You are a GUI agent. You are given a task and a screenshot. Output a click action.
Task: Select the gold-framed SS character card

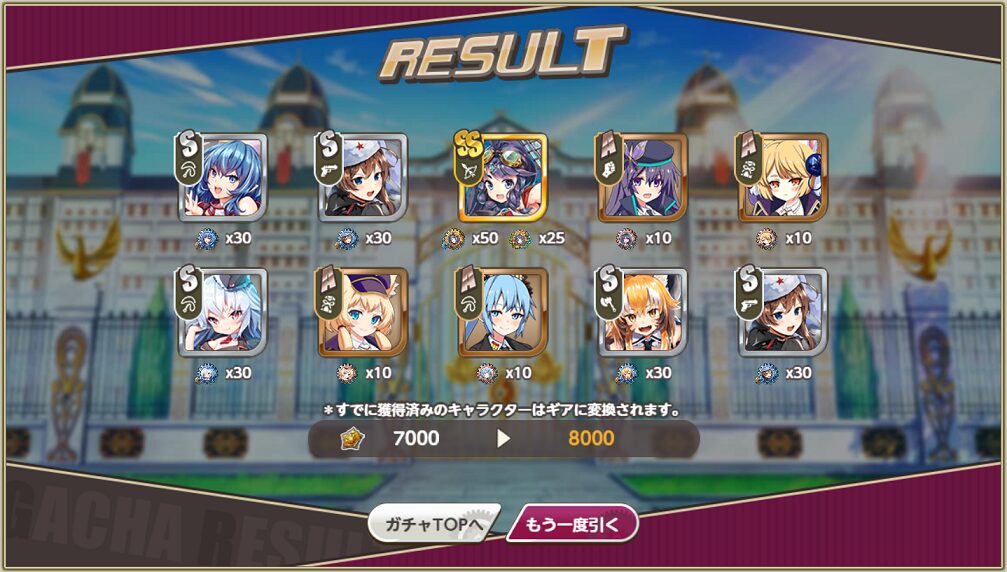click(x=503, y=177)
